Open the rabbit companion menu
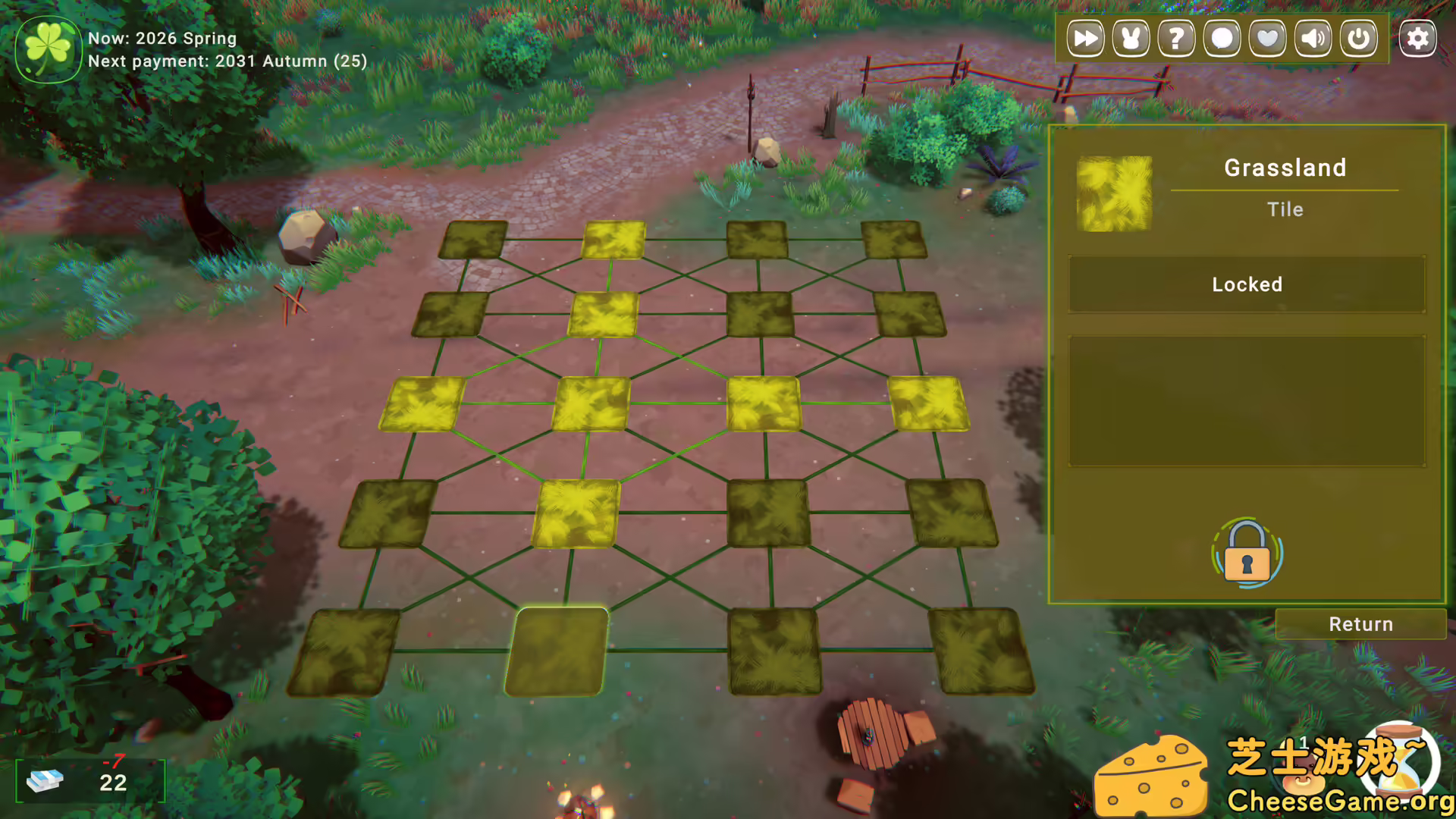 point(1129,37)
